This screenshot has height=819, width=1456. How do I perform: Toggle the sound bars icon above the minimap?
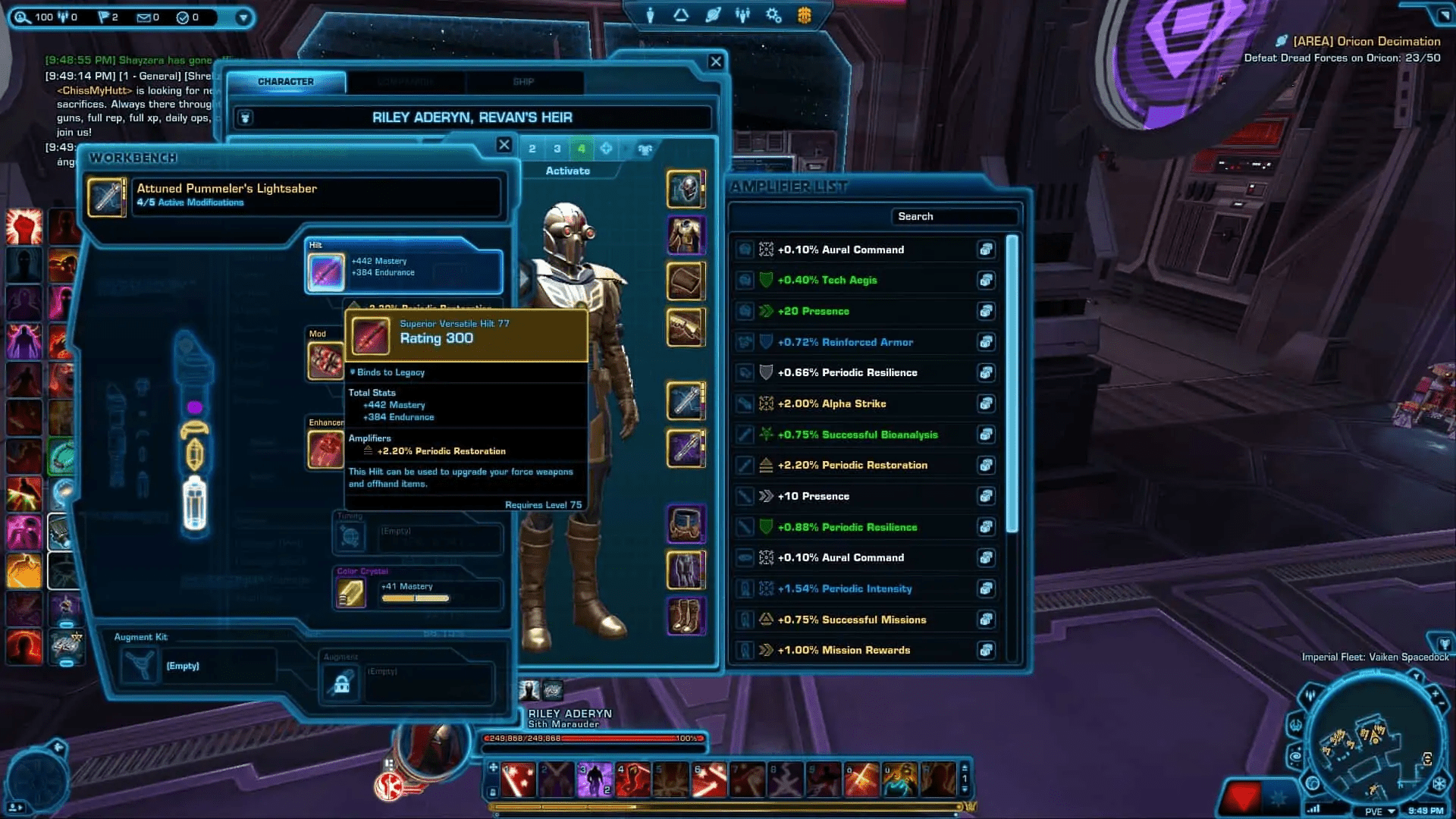point(1310,695)
